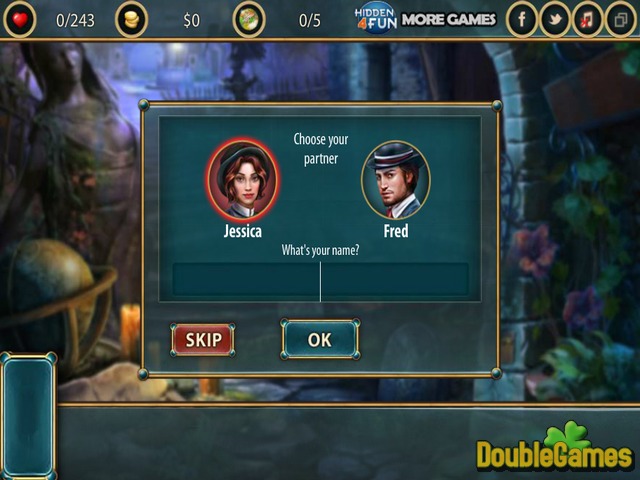
Task: Skip the partner selection dialog
Action: [x=203, y=340]
